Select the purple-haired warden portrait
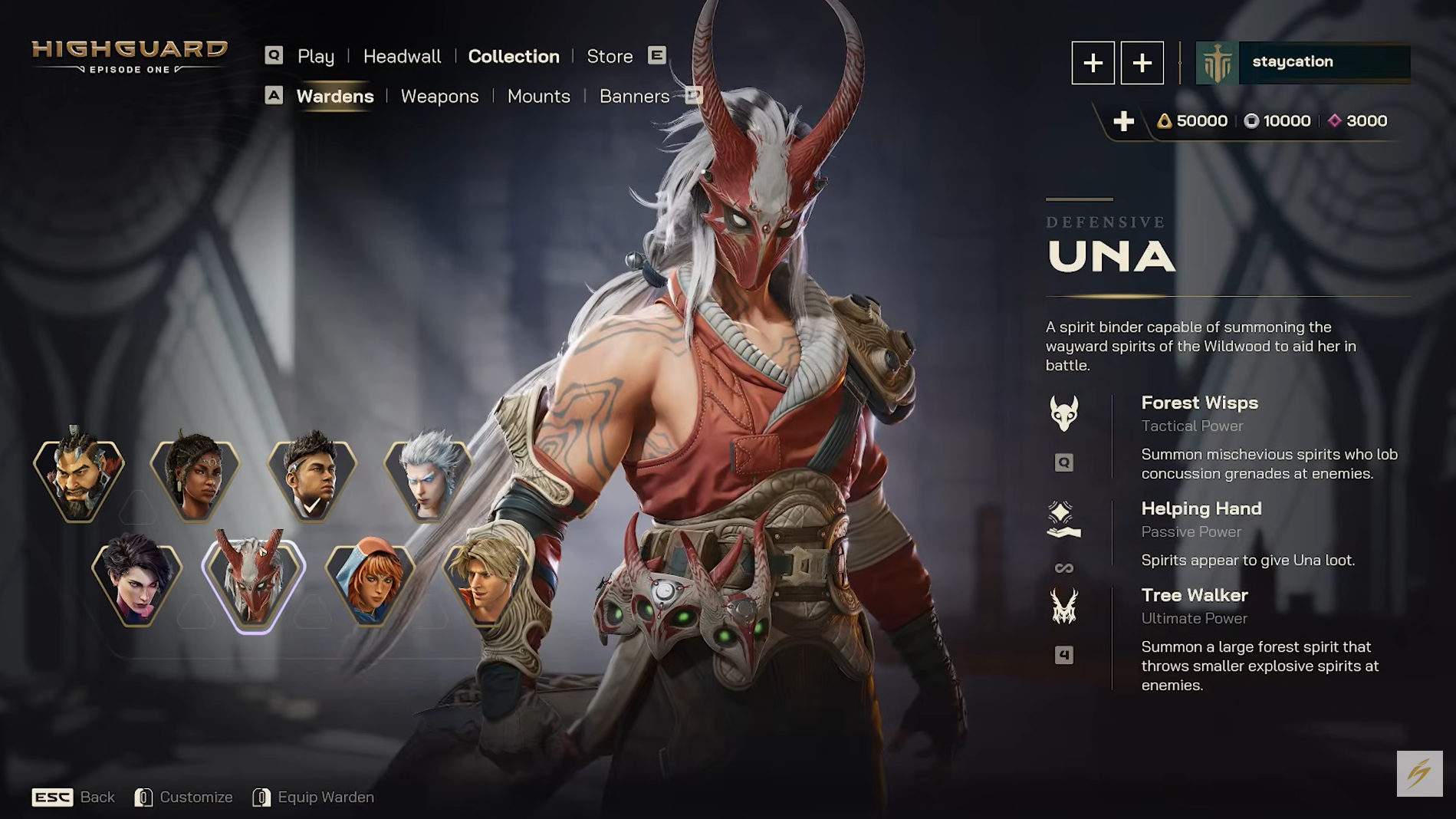The width and height of the screenshot is (1456, 819). point(137,583)
